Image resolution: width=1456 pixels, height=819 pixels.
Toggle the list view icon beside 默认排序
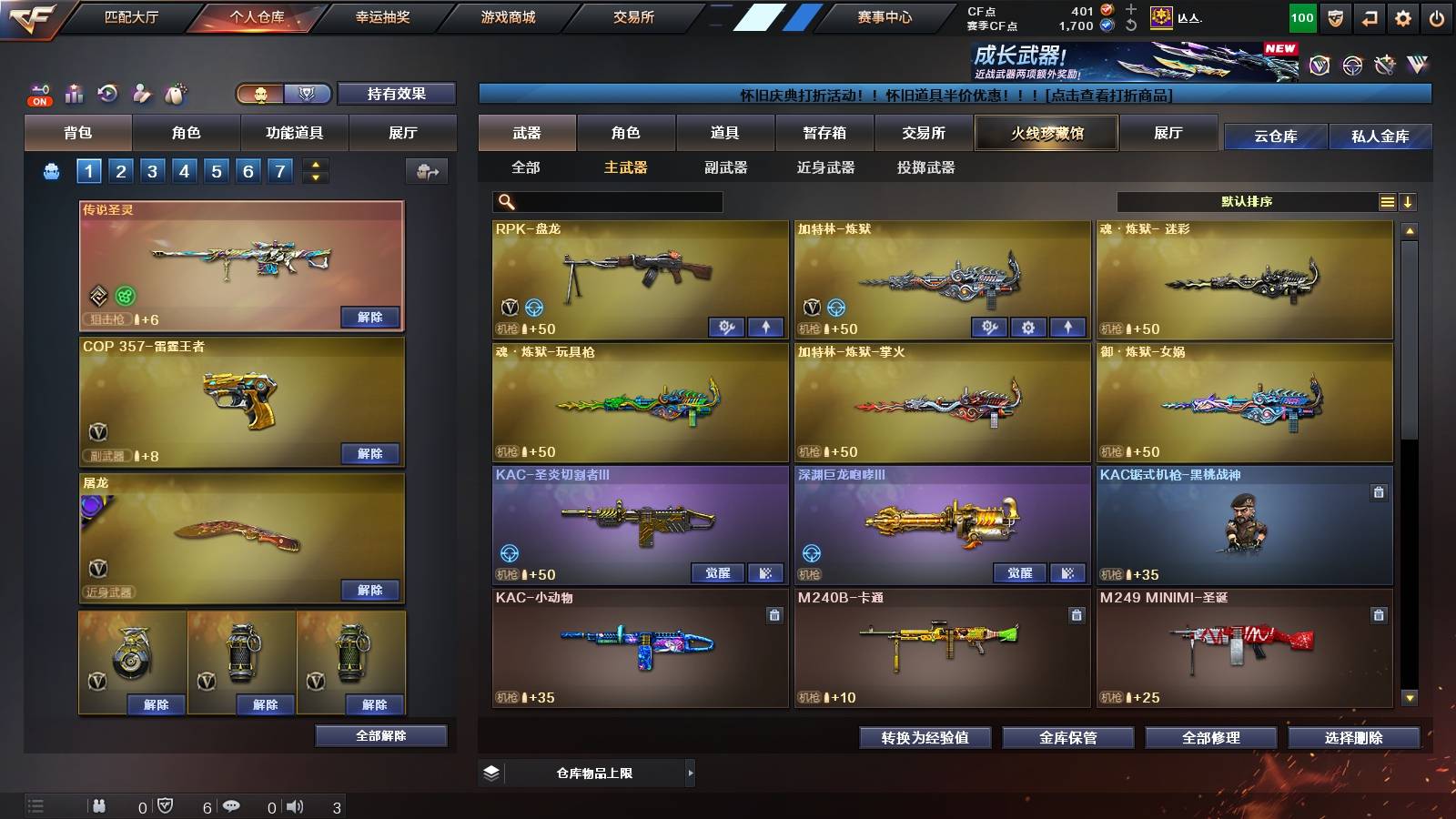(1386, 201)
